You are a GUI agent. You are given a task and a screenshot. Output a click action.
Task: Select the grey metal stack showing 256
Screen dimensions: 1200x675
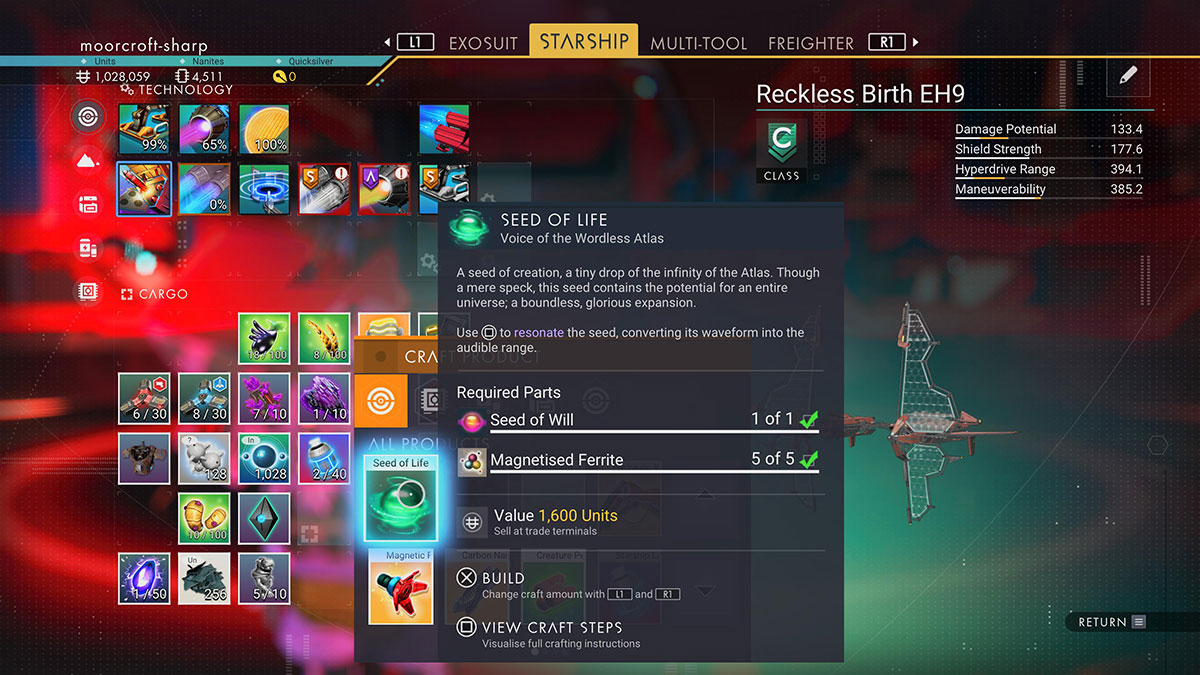(x=204, y=578)
